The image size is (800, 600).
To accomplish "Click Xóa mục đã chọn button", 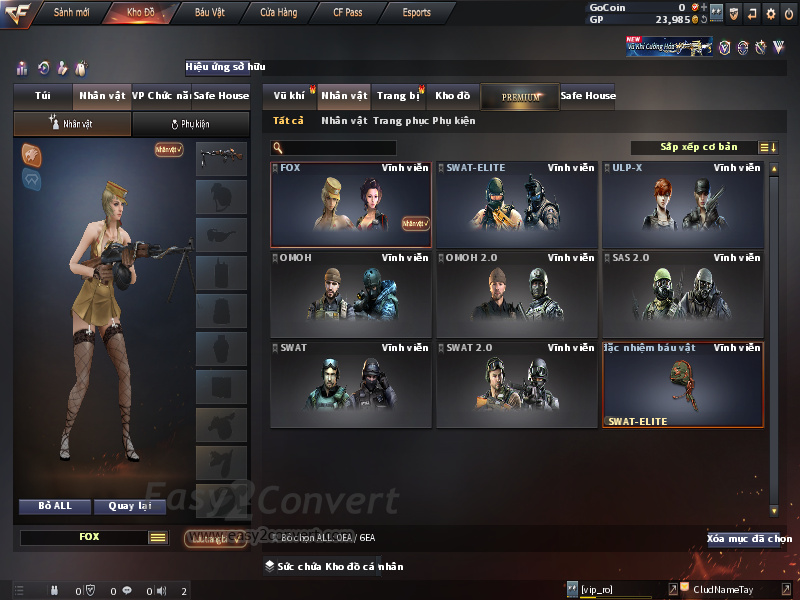I will [750, 539].
